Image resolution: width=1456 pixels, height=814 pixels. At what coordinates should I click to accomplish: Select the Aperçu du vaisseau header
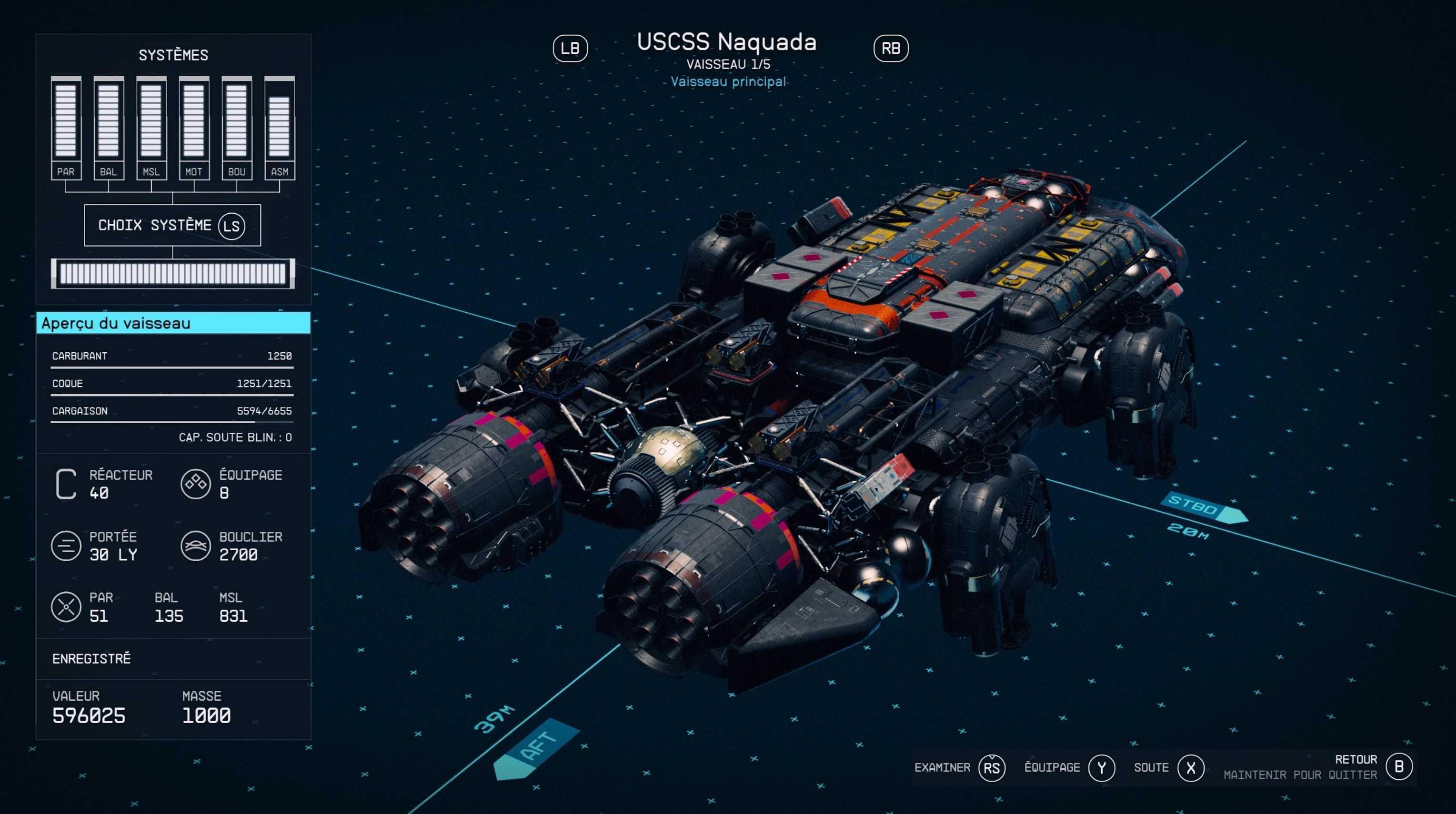pyautogui.click(x=173, y=323)
